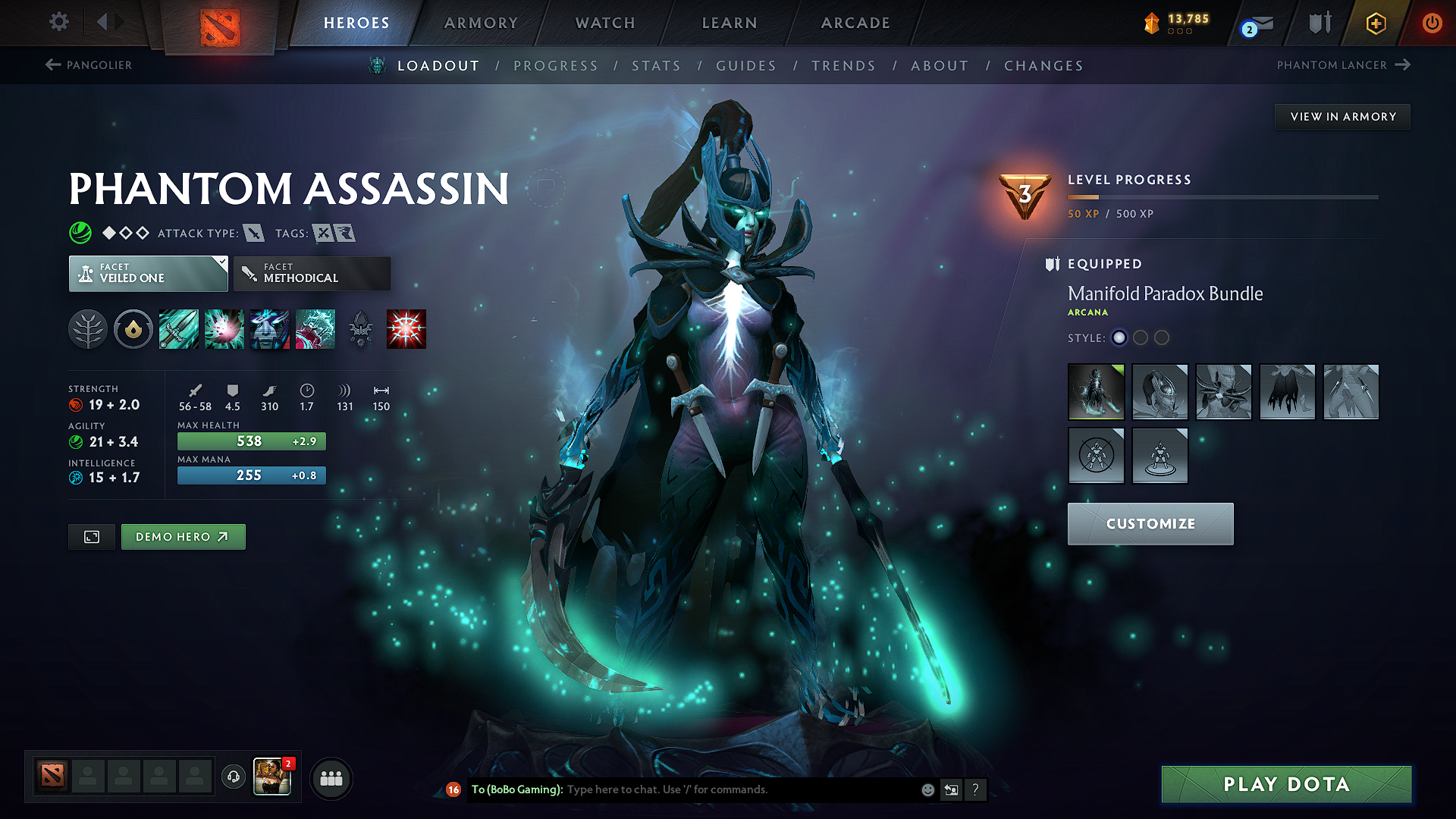Select the second Arcana style radio button

click(1141, 338)
